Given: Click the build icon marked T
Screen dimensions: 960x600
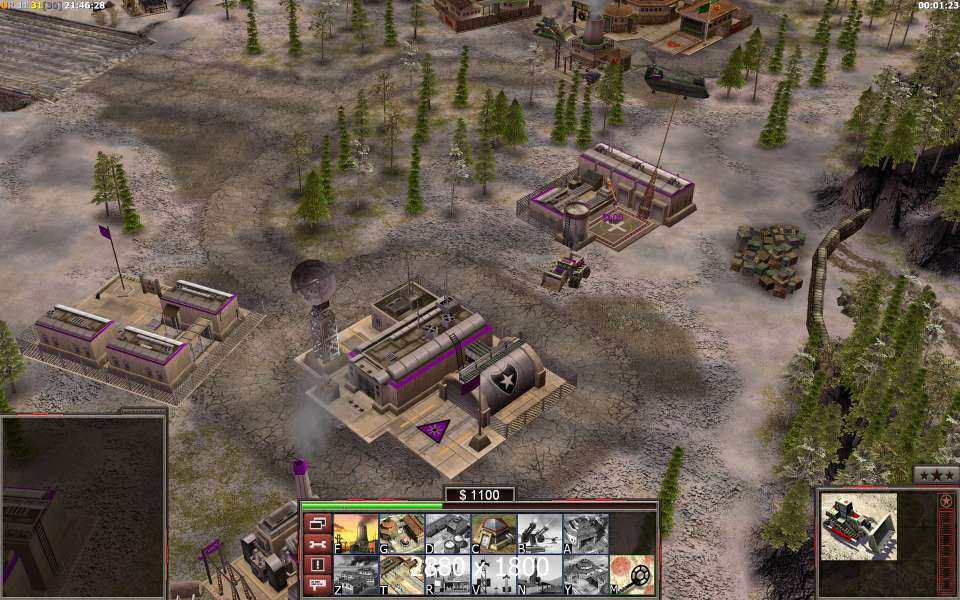Looking at the screenshot, I should [401, 575].
